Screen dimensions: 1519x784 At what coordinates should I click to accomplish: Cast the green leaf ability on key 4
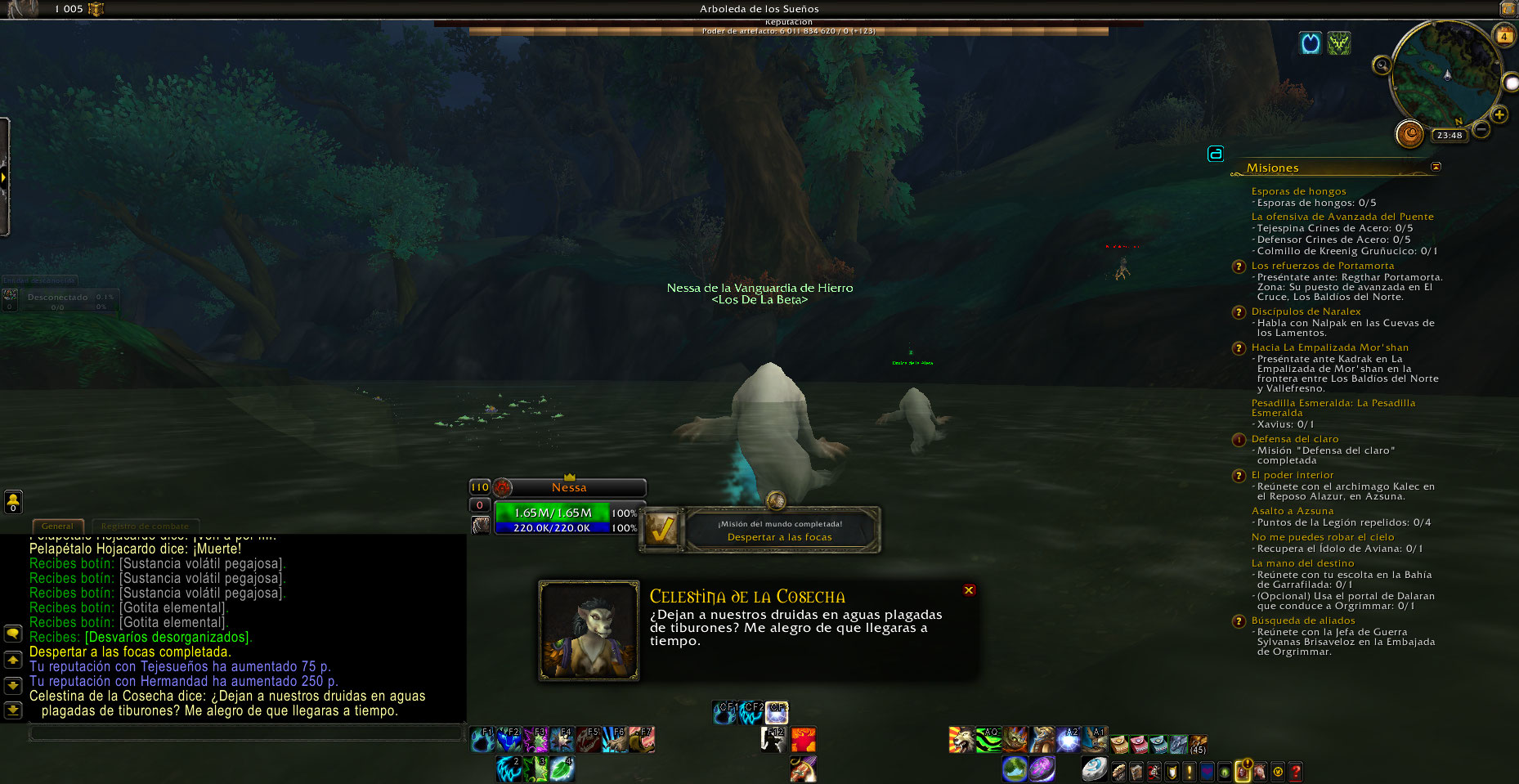tap(562, 768)
